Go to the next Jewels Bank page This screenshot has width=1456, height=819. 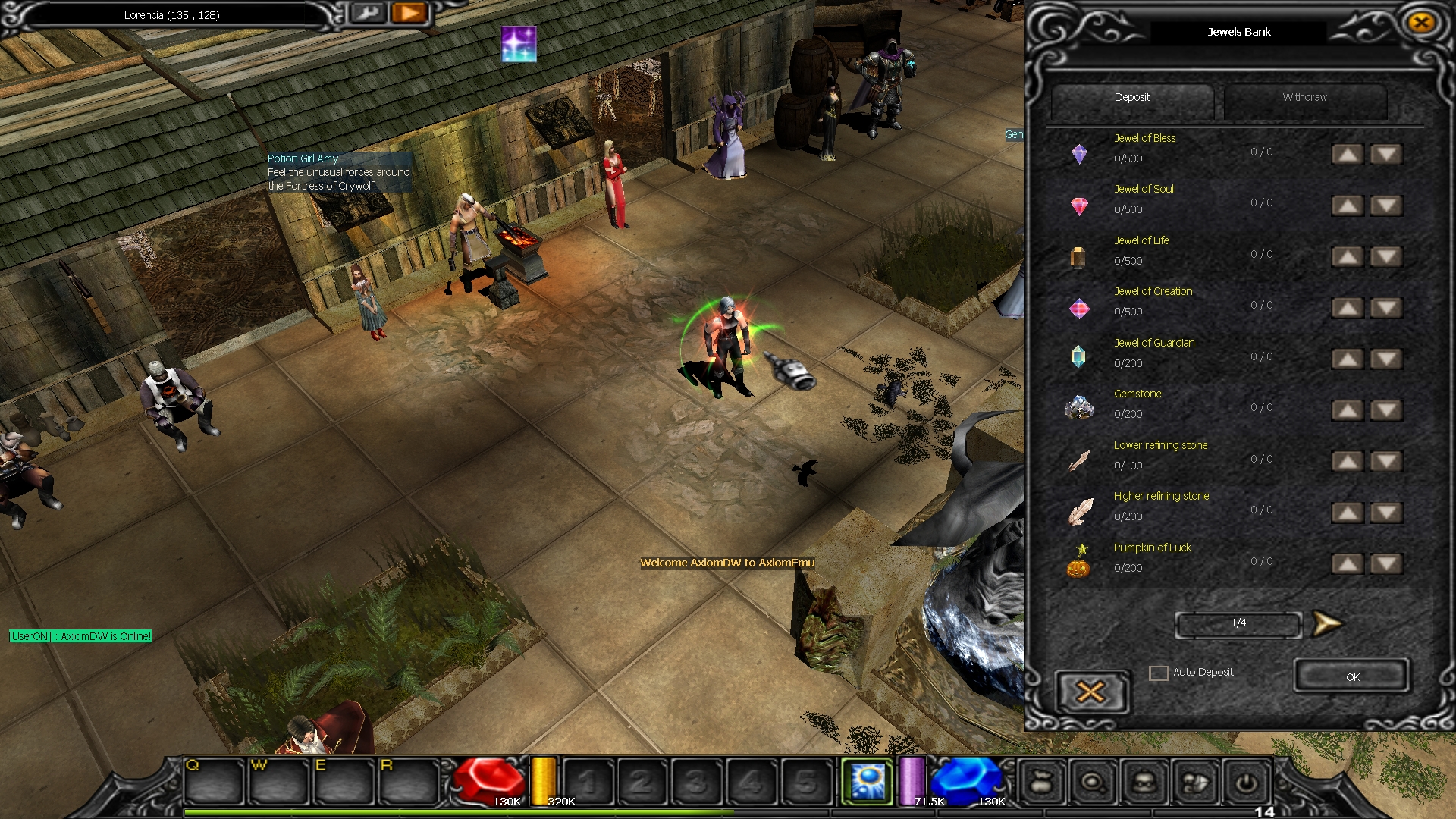tap(1327, 623)
